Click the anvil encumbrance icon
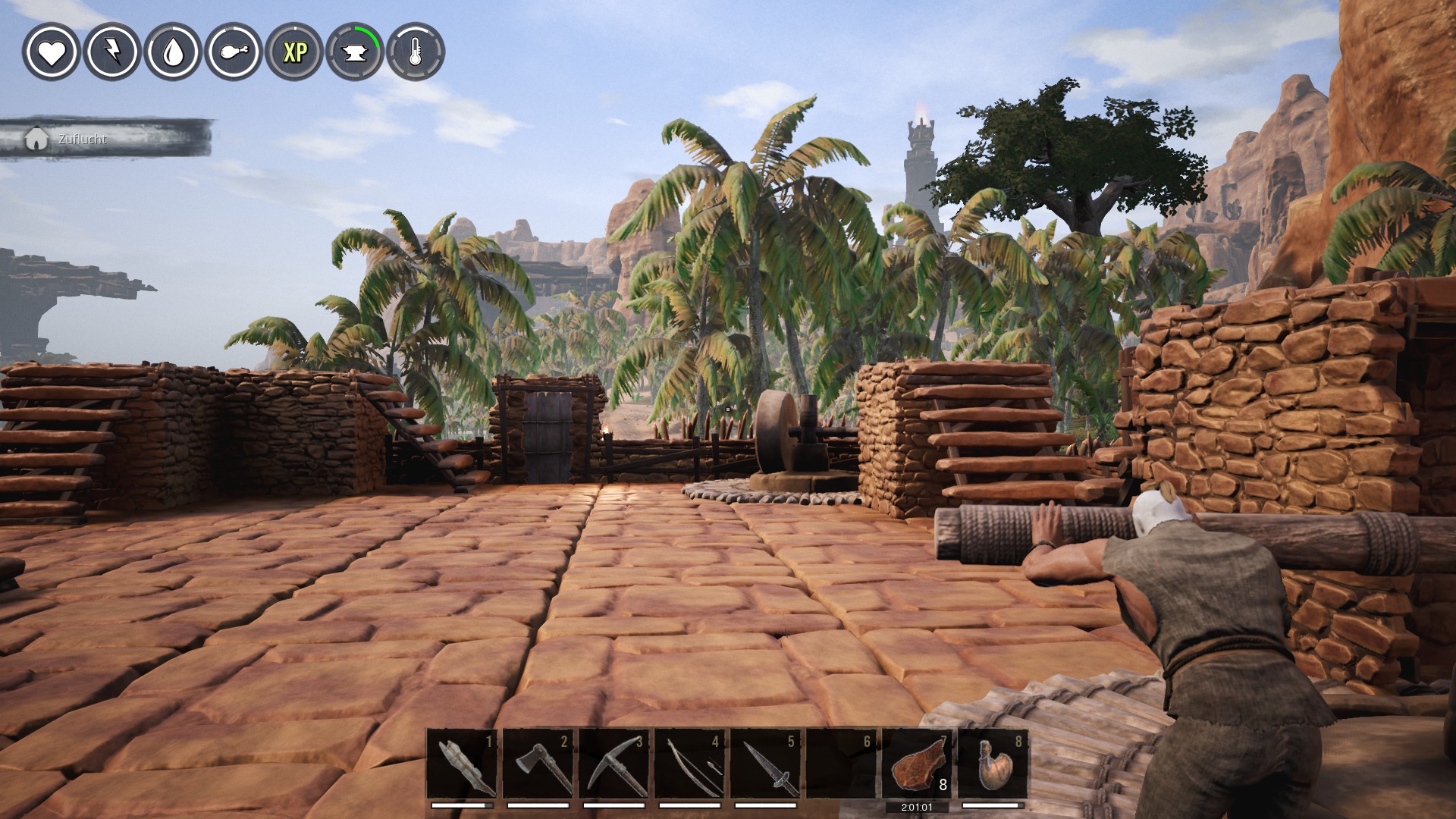 355,52
